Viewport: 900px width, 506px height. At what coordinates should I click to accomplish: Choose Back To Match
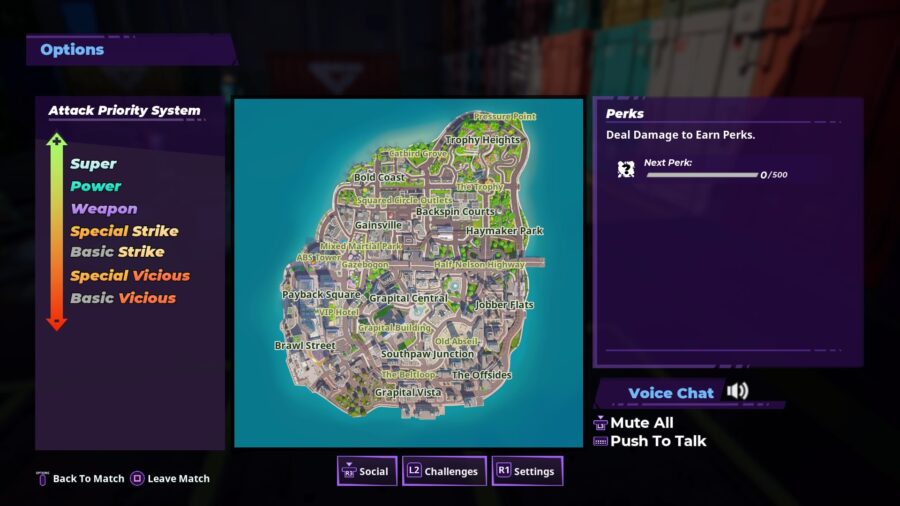pos(80,479)
